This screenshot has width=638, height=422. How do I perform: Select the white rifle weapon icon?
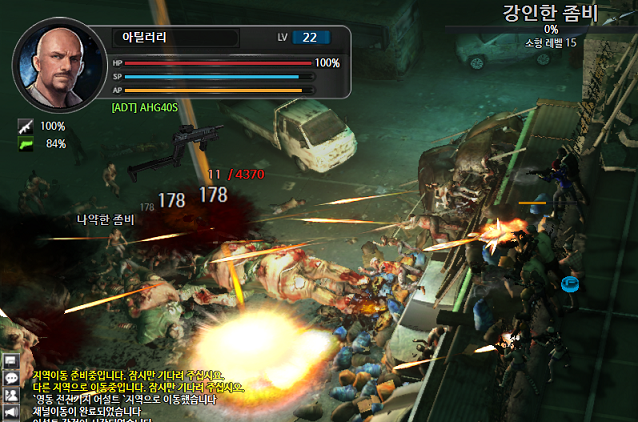click(25, 127)
